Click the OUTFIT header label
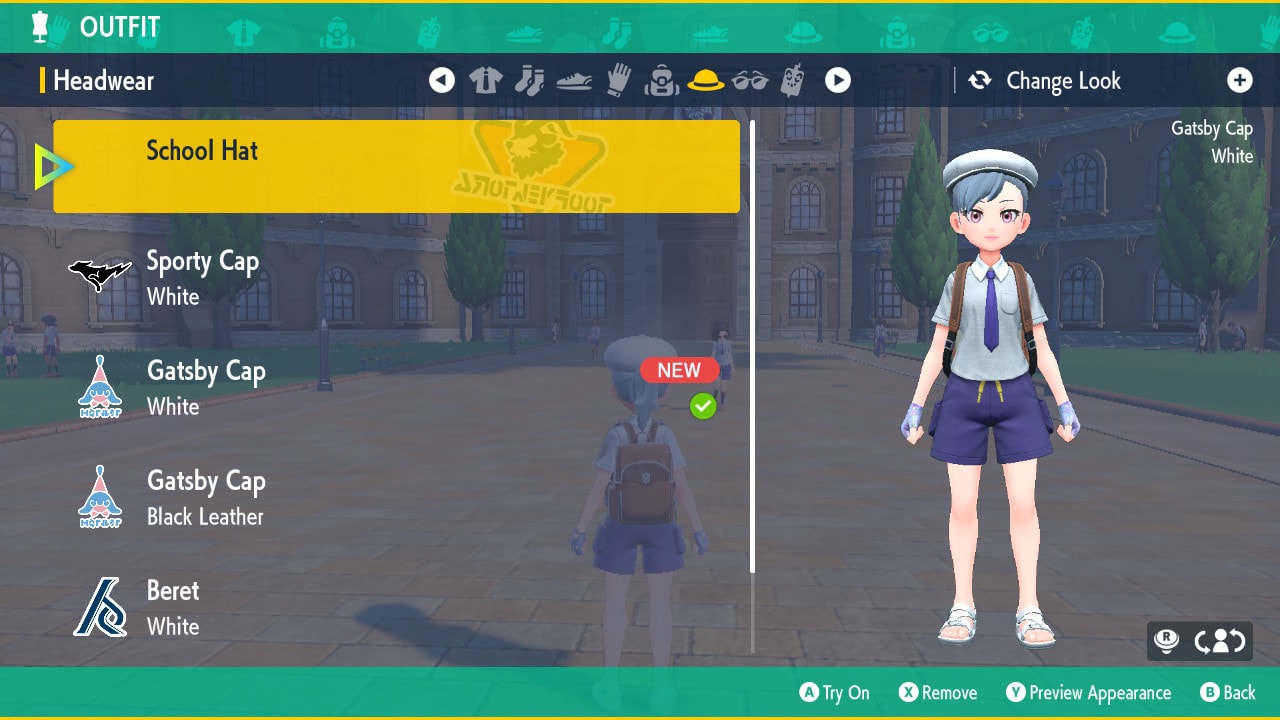1280x720 pixels. point(119,27)
